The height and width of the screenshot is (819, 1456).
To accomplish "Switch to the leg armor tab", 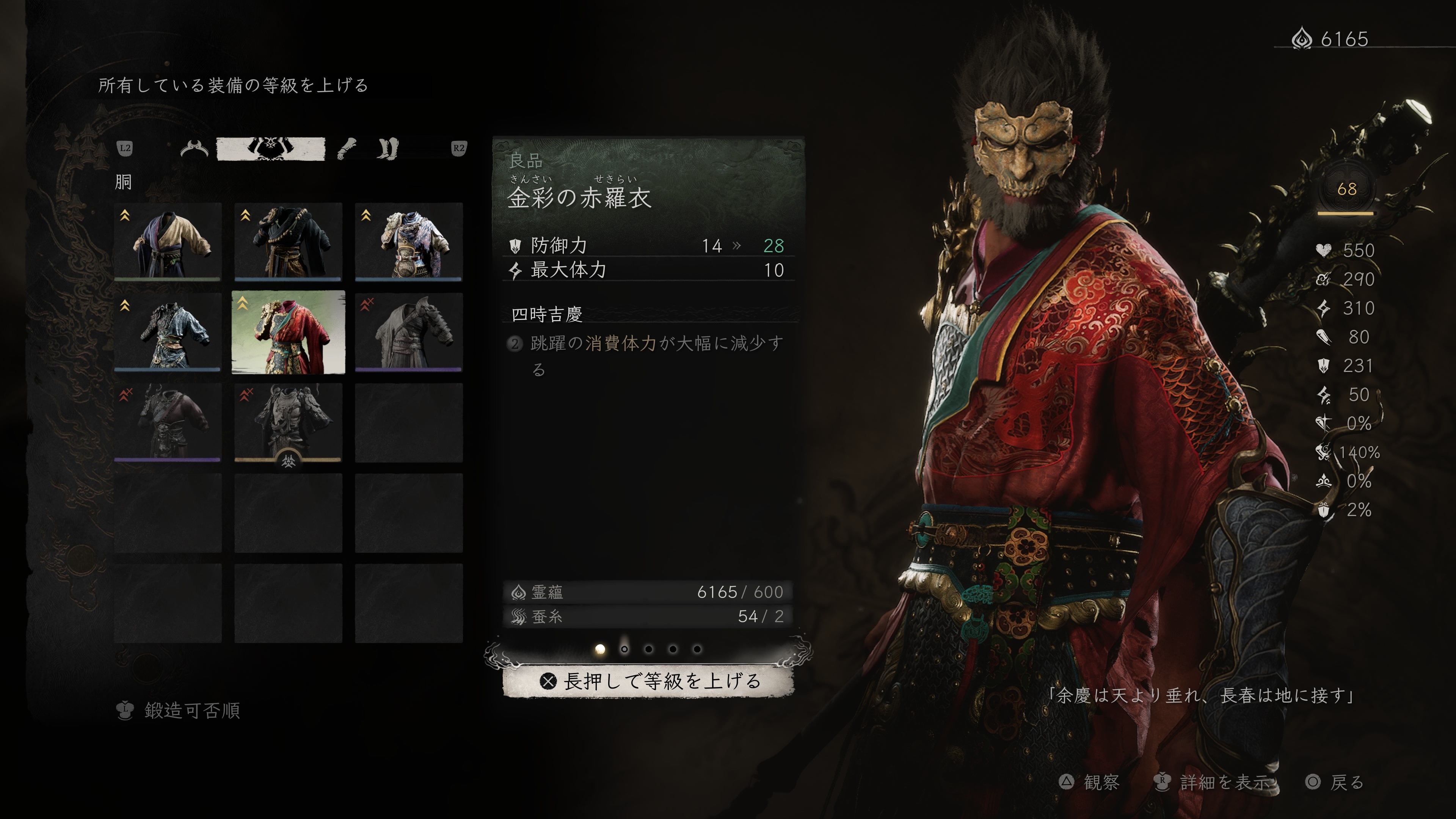I will 388,149.
